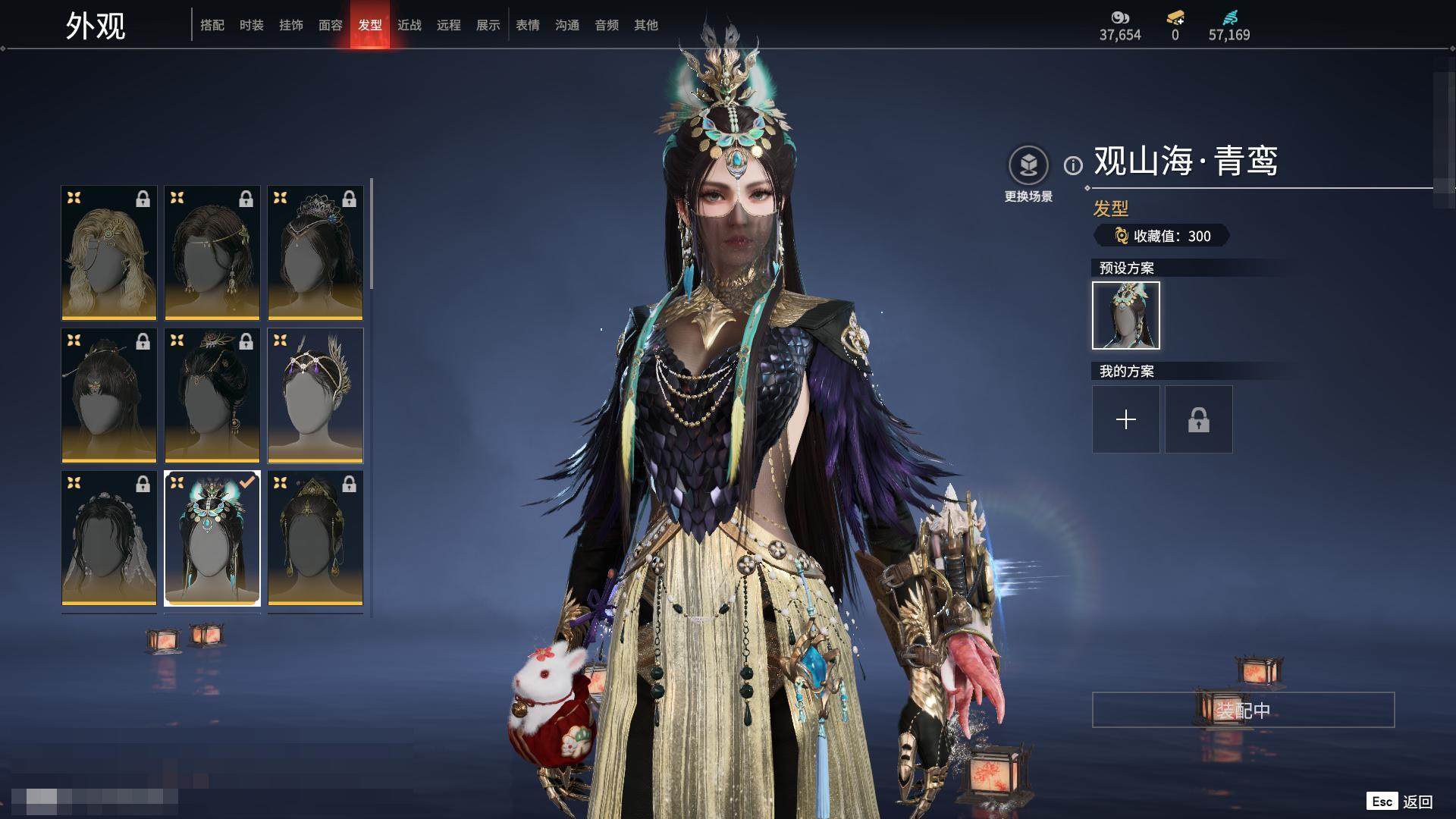This screenshot has width=1456, height=819.
Task: Switch to the 远程 tab
Action: tap(449, 25)
